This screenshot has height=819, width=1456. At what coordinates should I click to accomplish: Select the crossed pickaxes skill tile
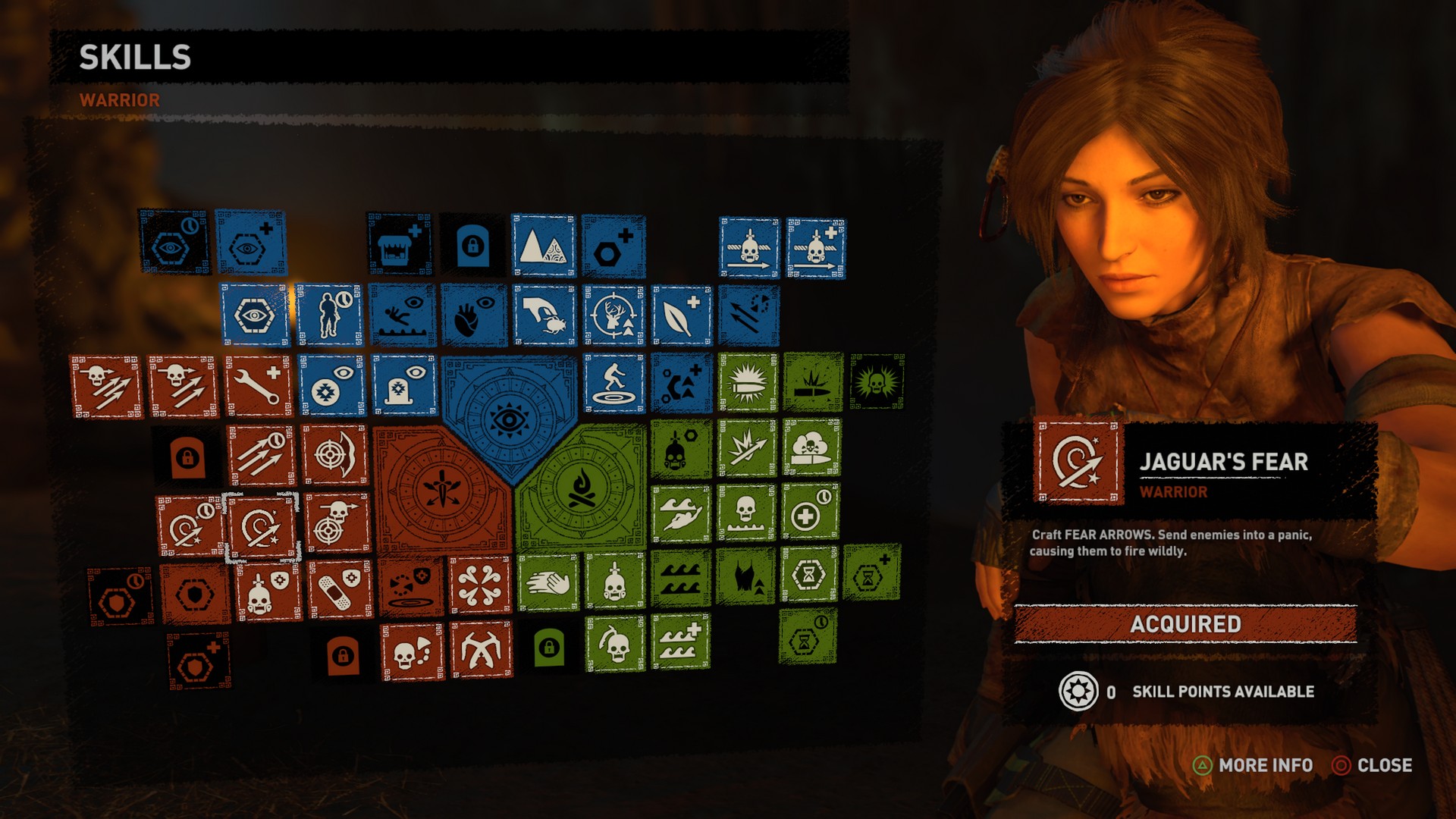[x=481, y=650]
